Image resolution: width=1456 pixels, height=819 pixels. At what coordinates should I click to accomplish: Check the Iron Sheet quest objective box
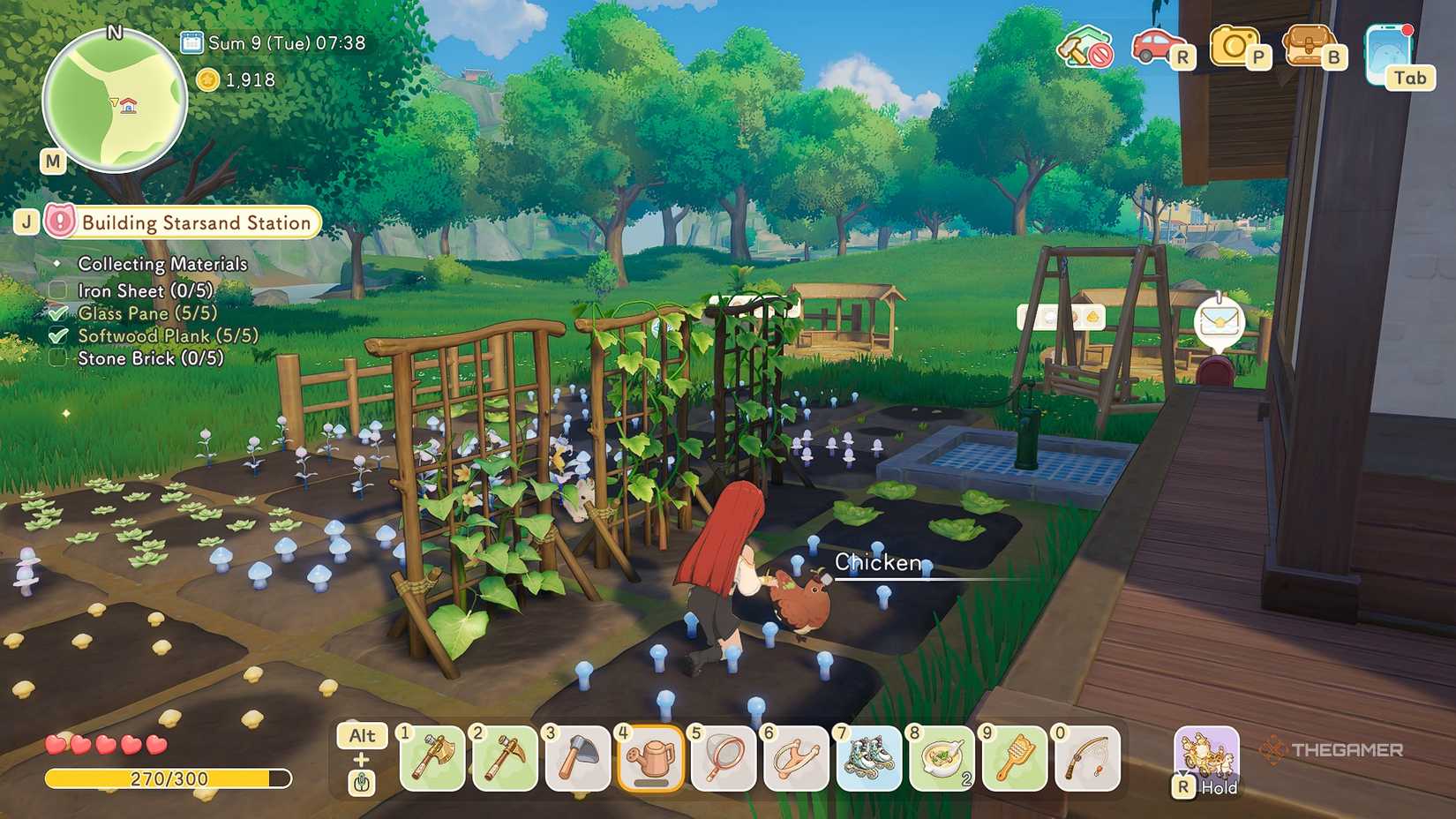56,289
